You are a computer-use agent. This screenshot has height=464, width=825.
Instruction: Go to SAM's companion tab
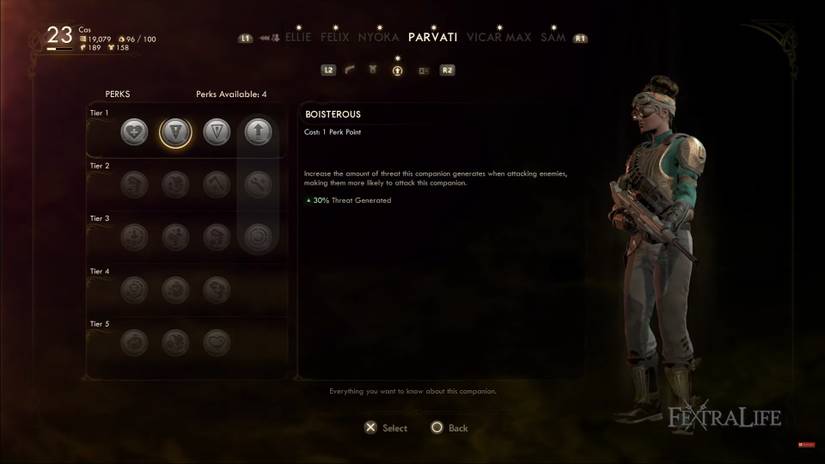553,38
